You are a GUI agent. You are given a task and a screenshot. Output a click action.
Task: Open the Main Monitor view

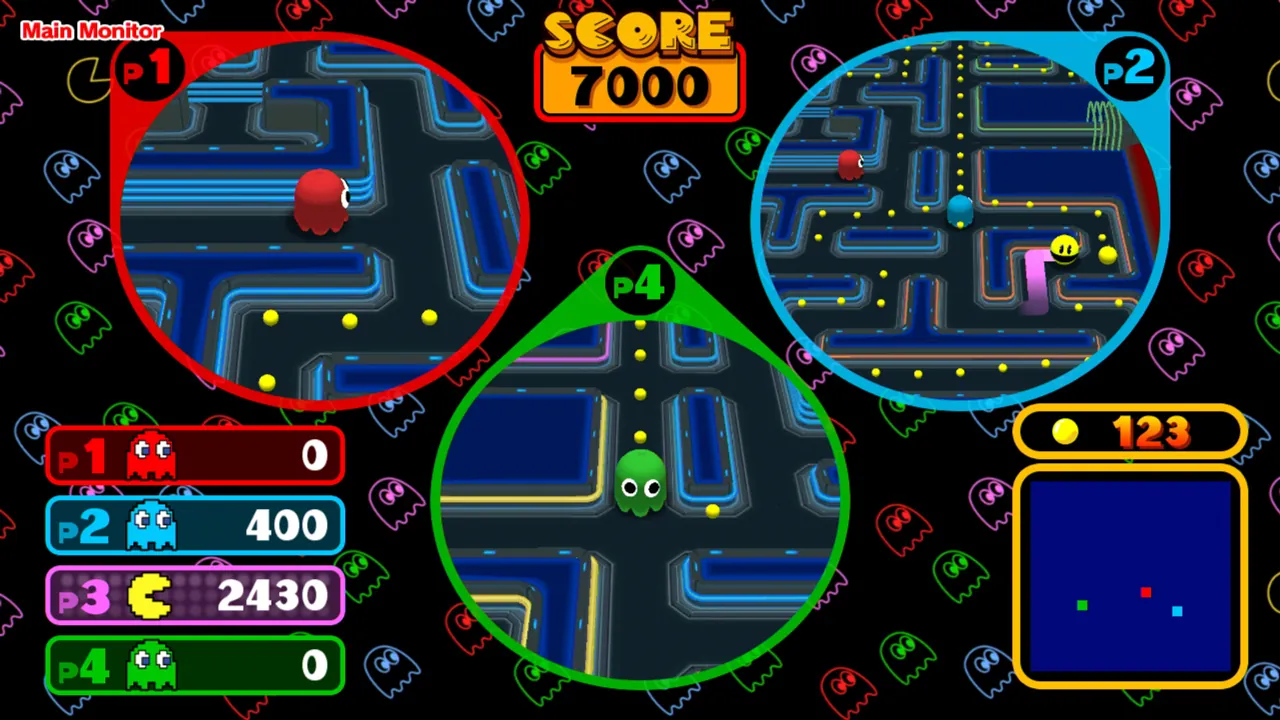91,30
